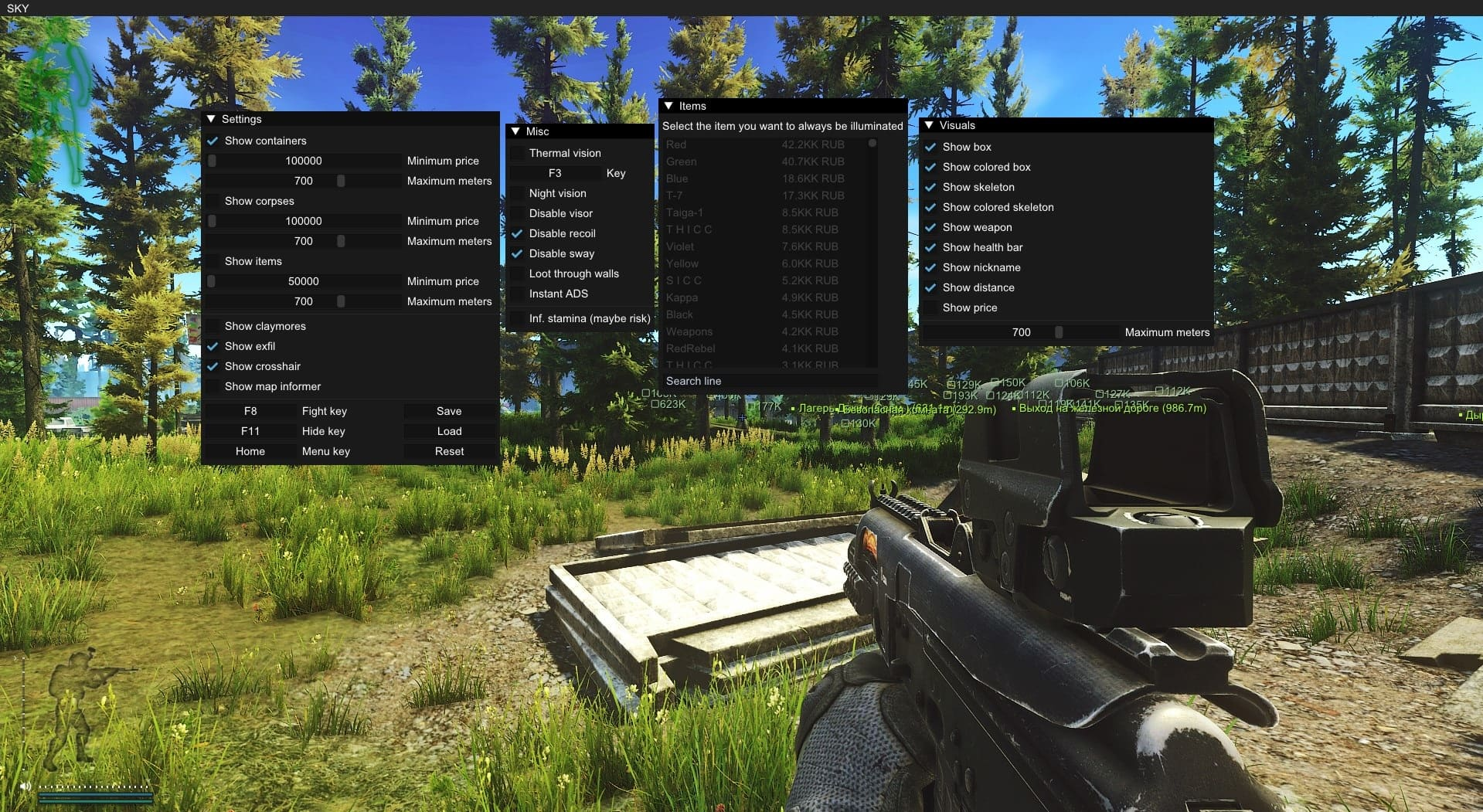Click the Reset button

pyautogui.click(x=449, y=451)
